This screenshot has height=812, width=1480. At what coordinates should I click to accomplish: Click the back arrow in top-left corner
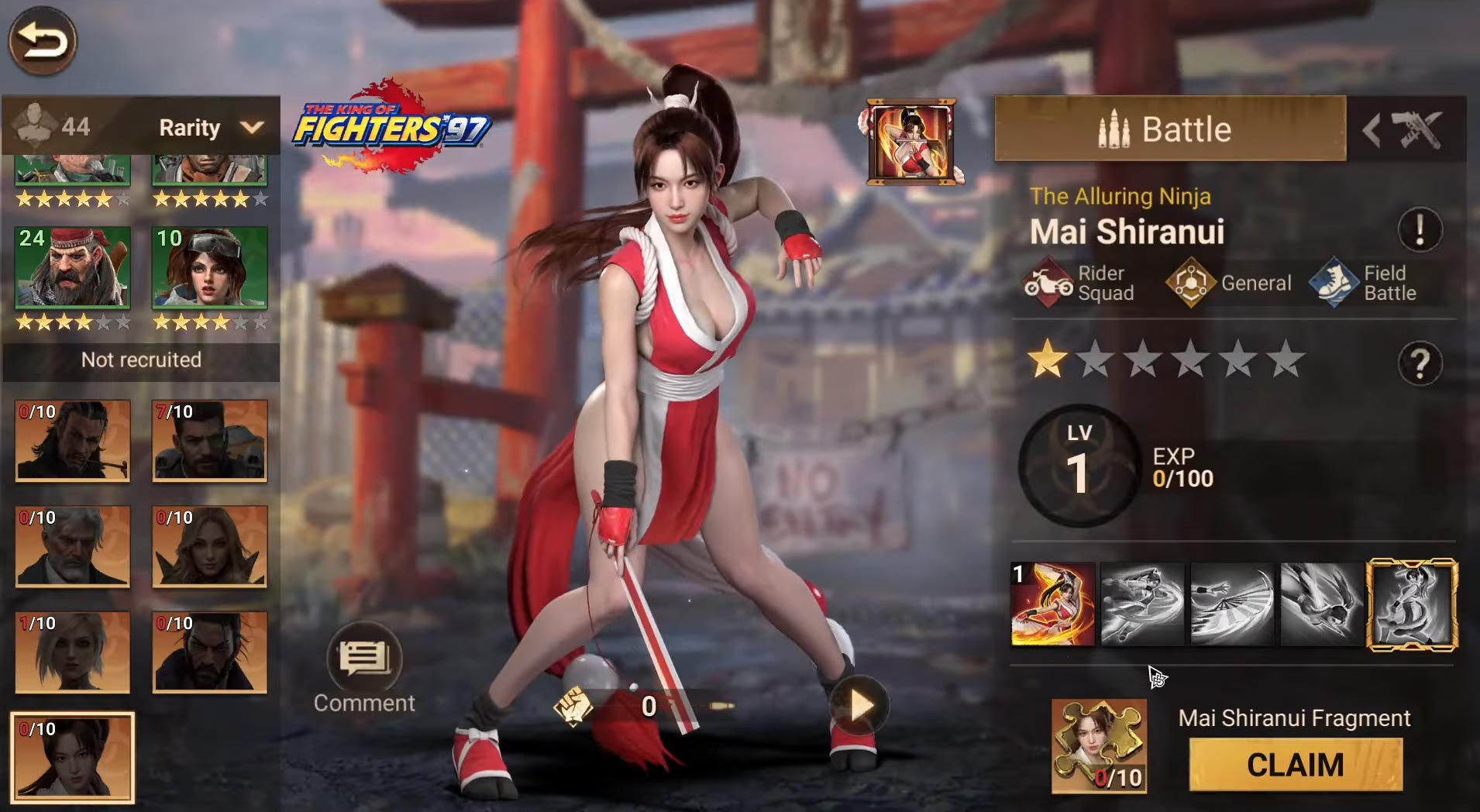pos(43,43)
